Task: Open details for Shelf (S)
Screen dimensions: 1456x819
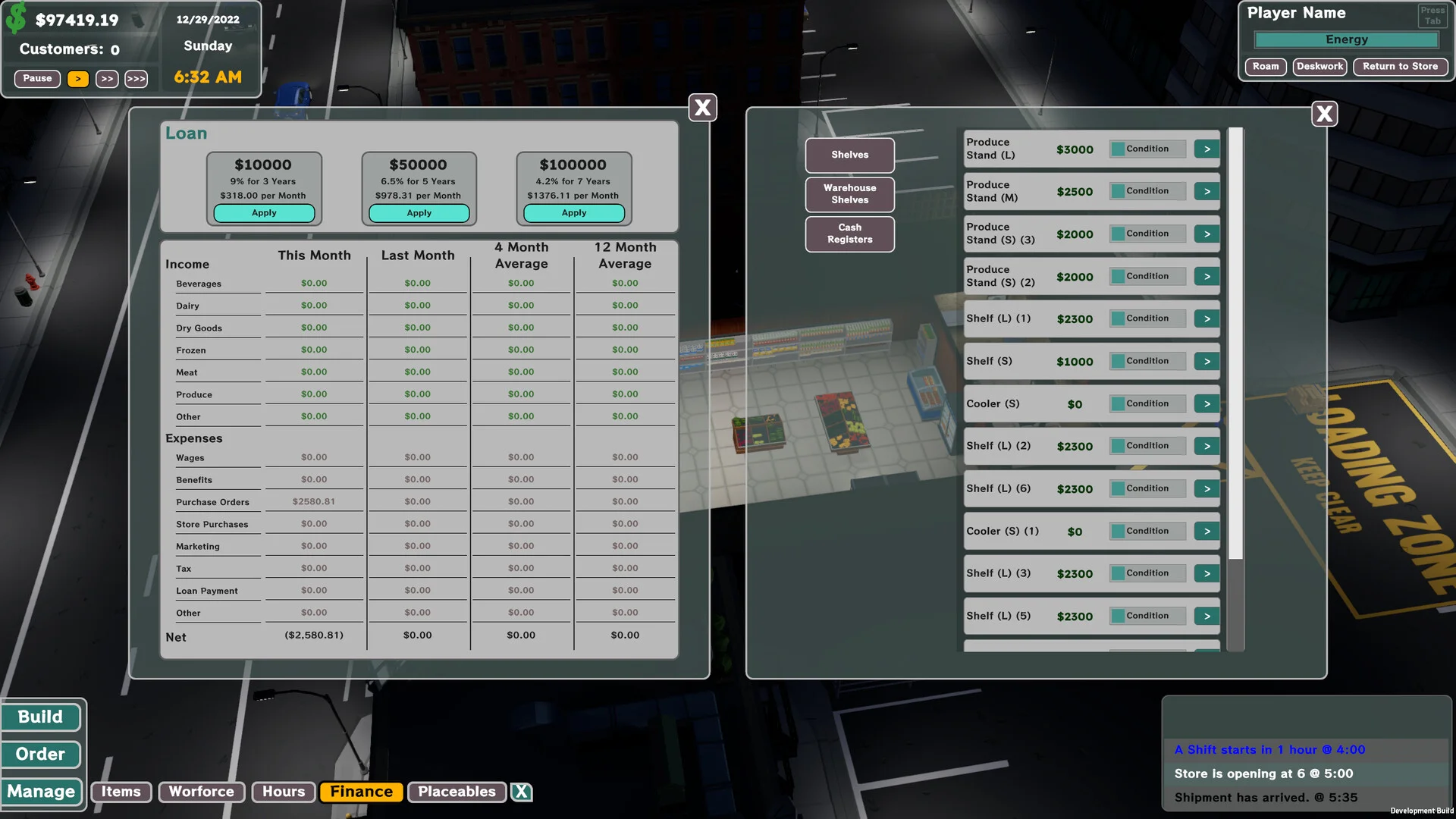Action: coord(1207,361)
